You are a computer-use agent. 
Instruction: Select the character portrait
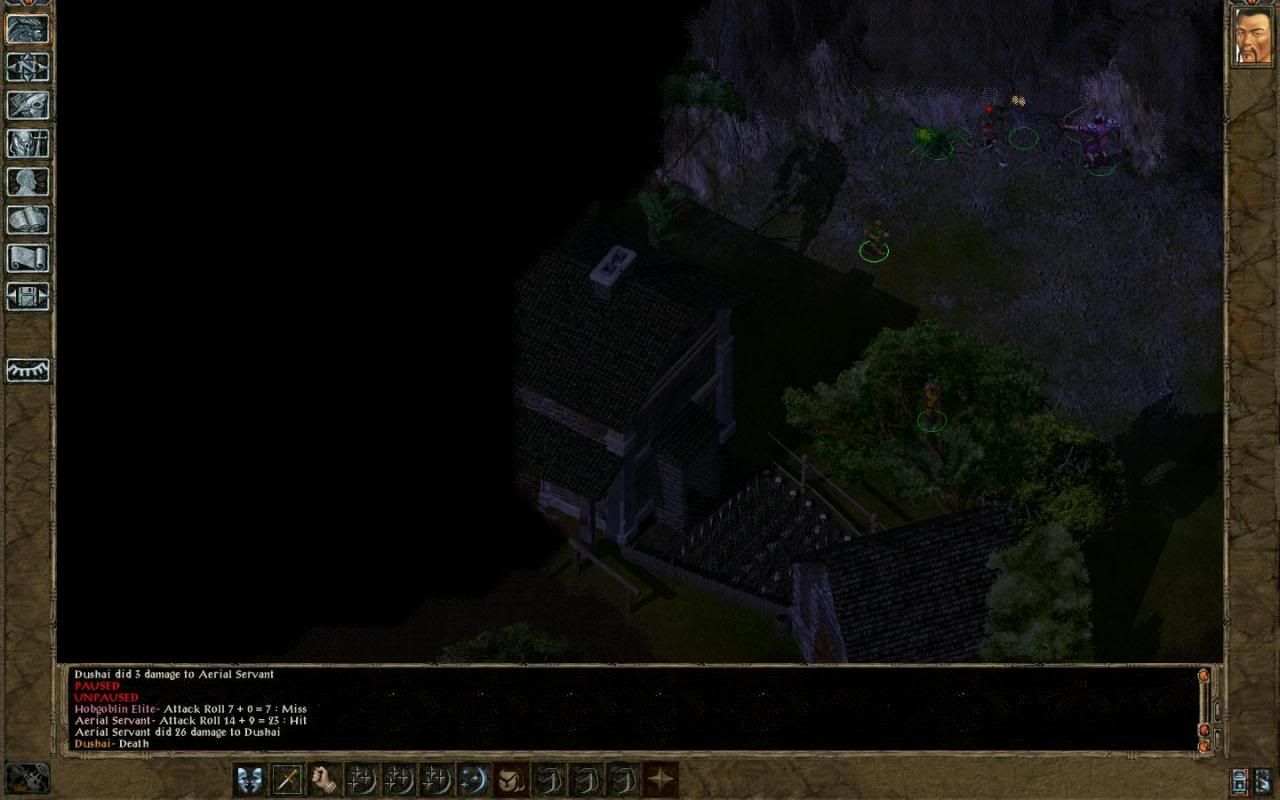1252,37
